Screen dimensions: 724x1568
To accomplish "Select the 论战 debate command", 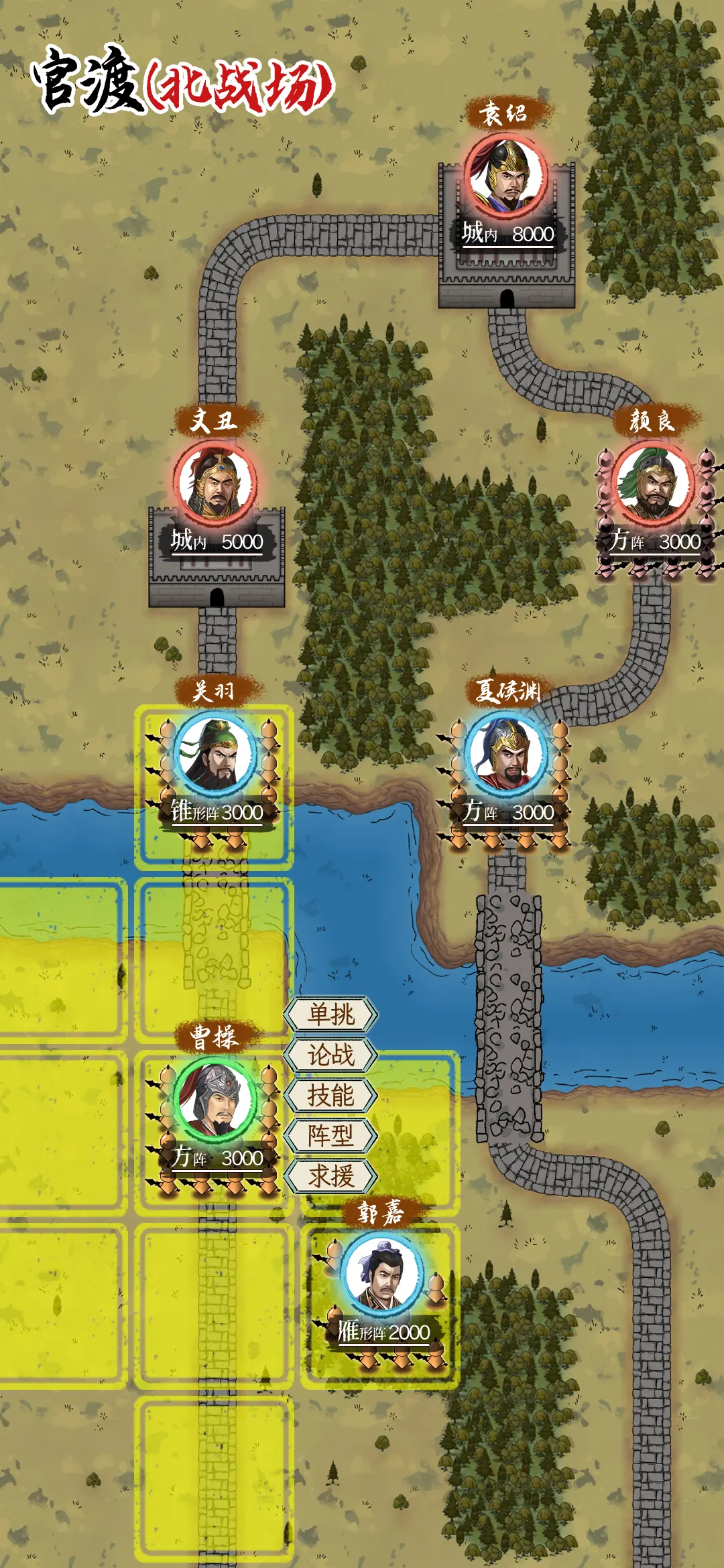I will [x=330, y=1055].
